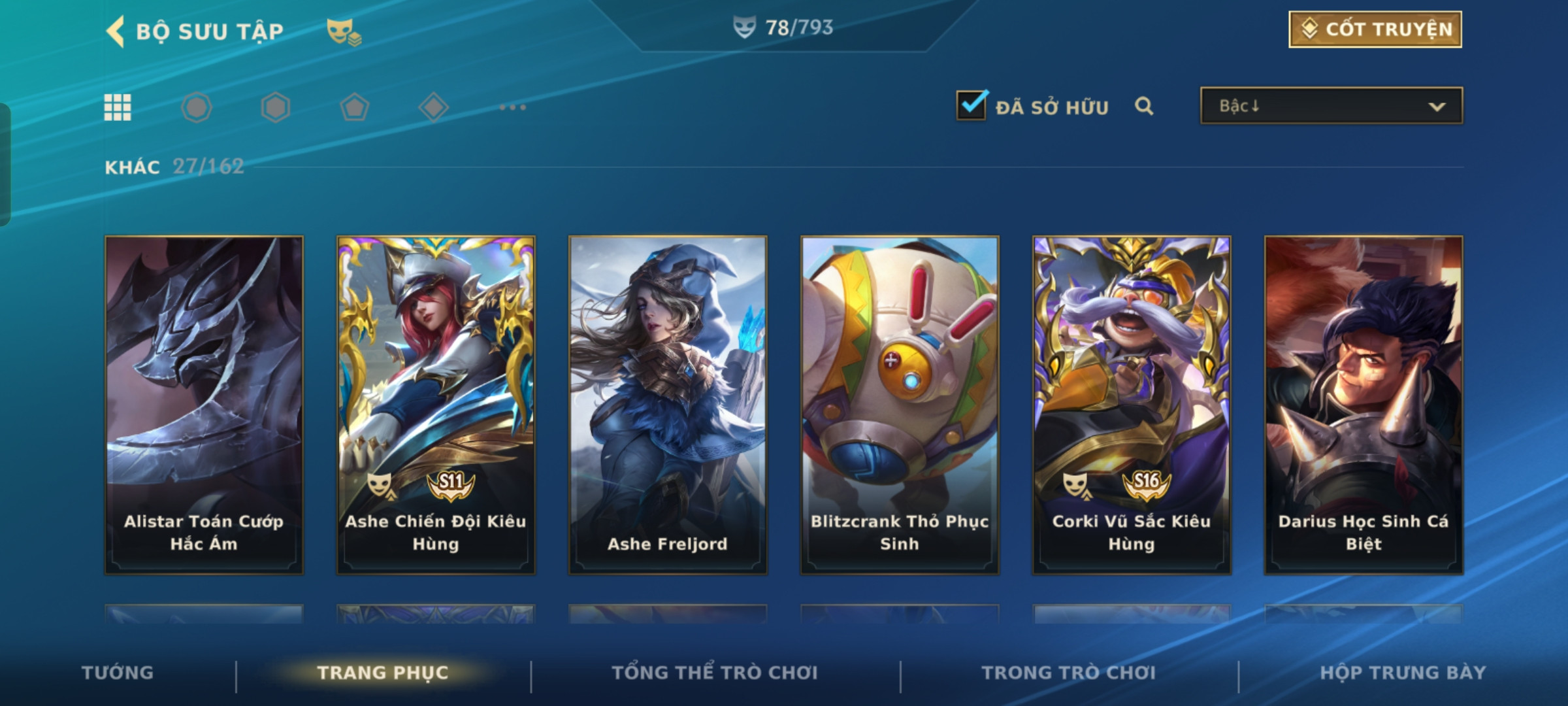Open the Cốt Truyện button

1375,29
